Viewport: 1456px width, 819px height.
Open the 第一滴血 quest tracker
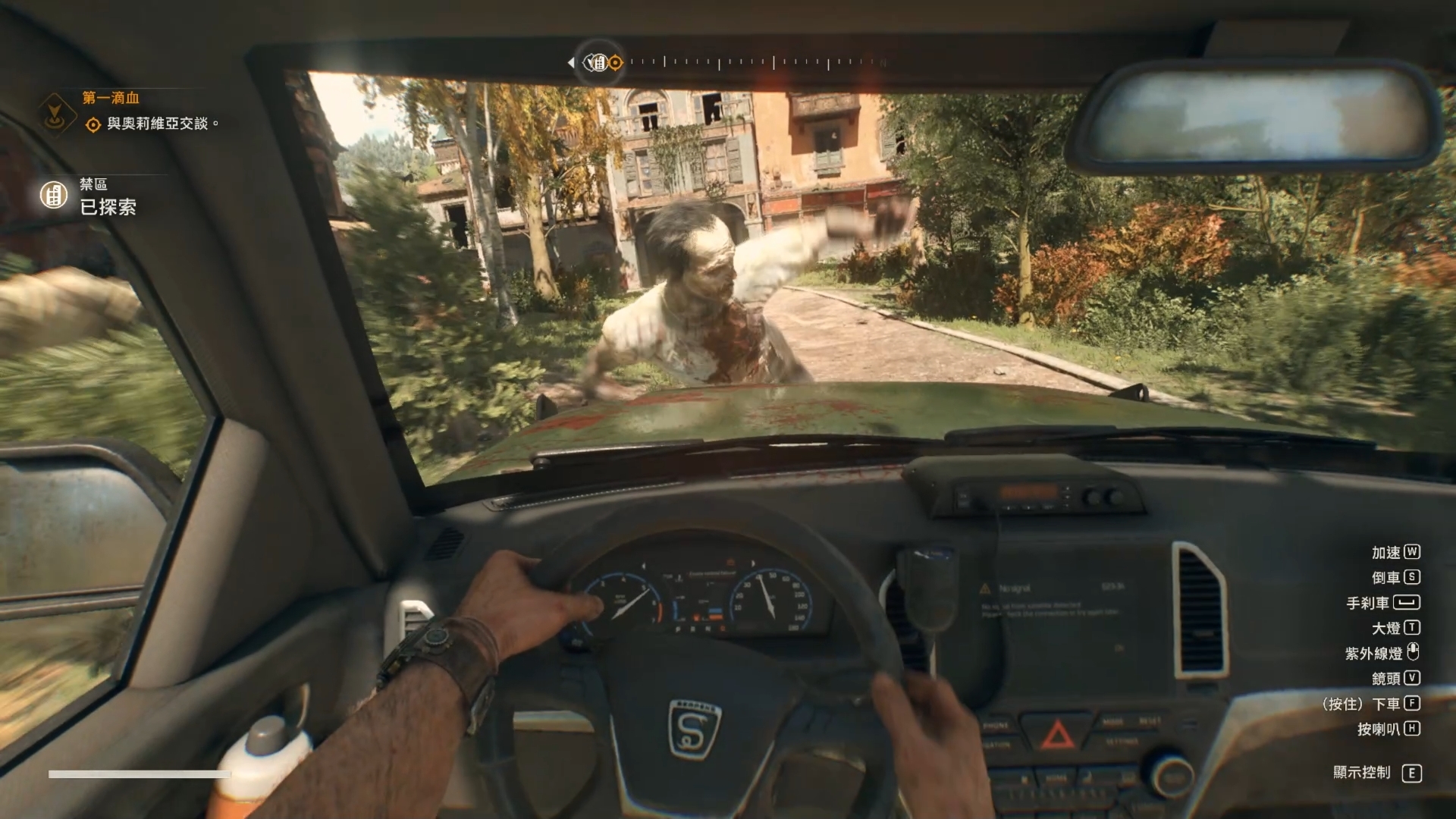pos(111,98)
